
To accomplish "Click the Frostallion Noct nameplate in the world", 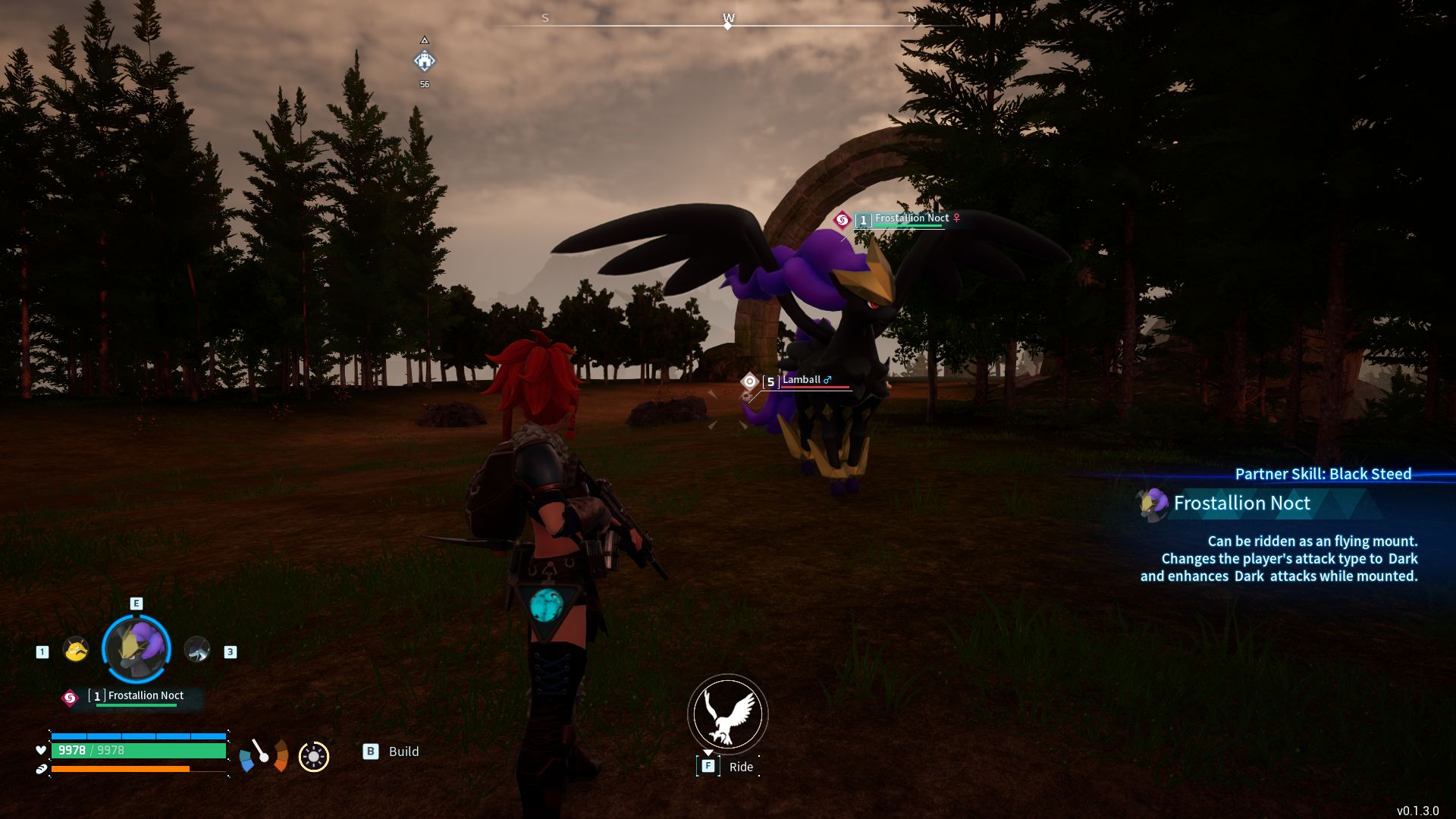I will [912, 218].
